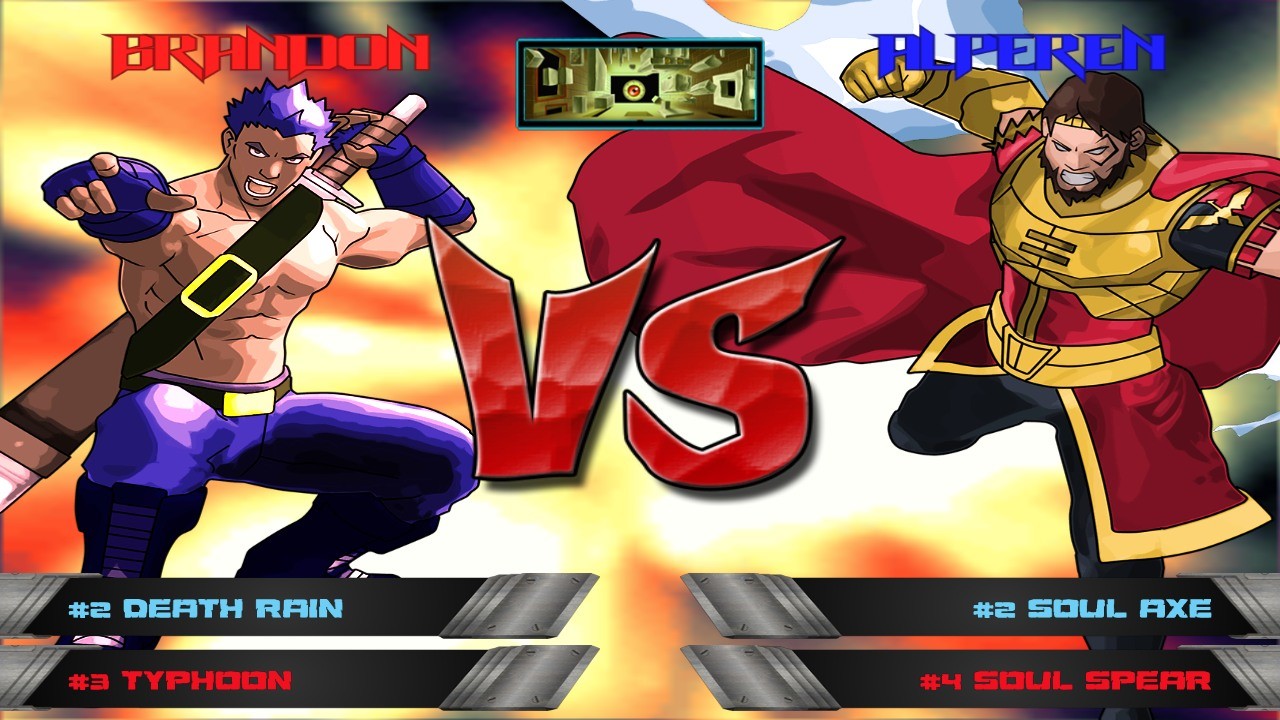
Task: Click the ALPEREN name label
Action: point(1020,45)
